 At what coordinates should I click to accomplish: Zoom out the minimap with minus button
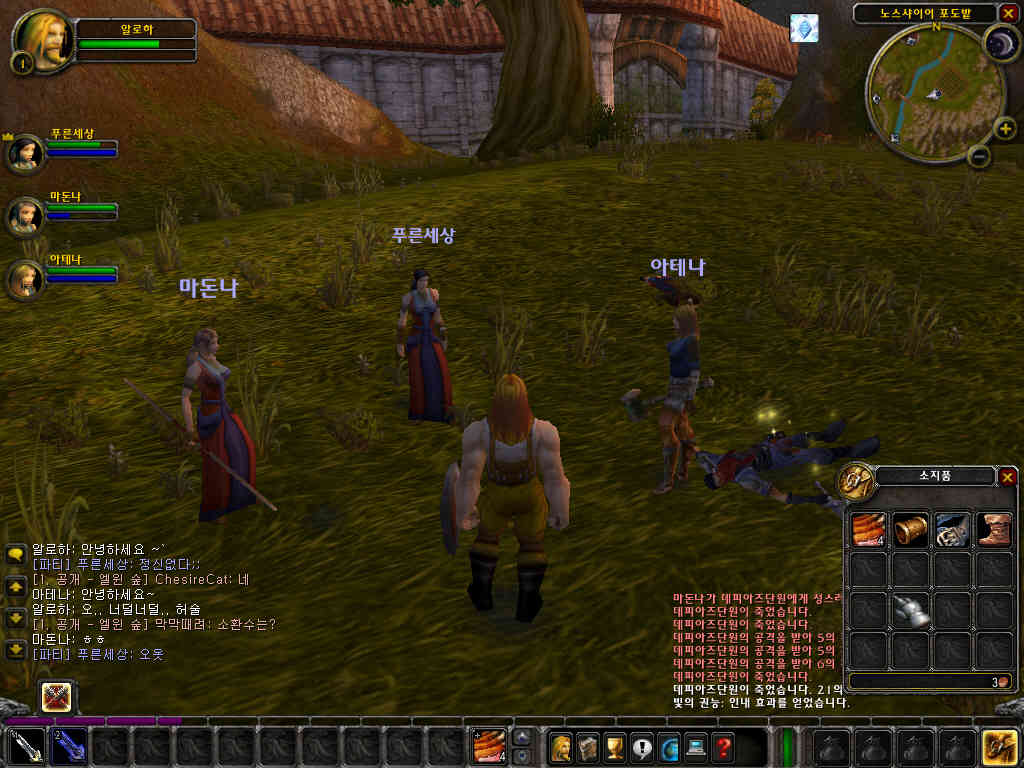click(979, 156)
